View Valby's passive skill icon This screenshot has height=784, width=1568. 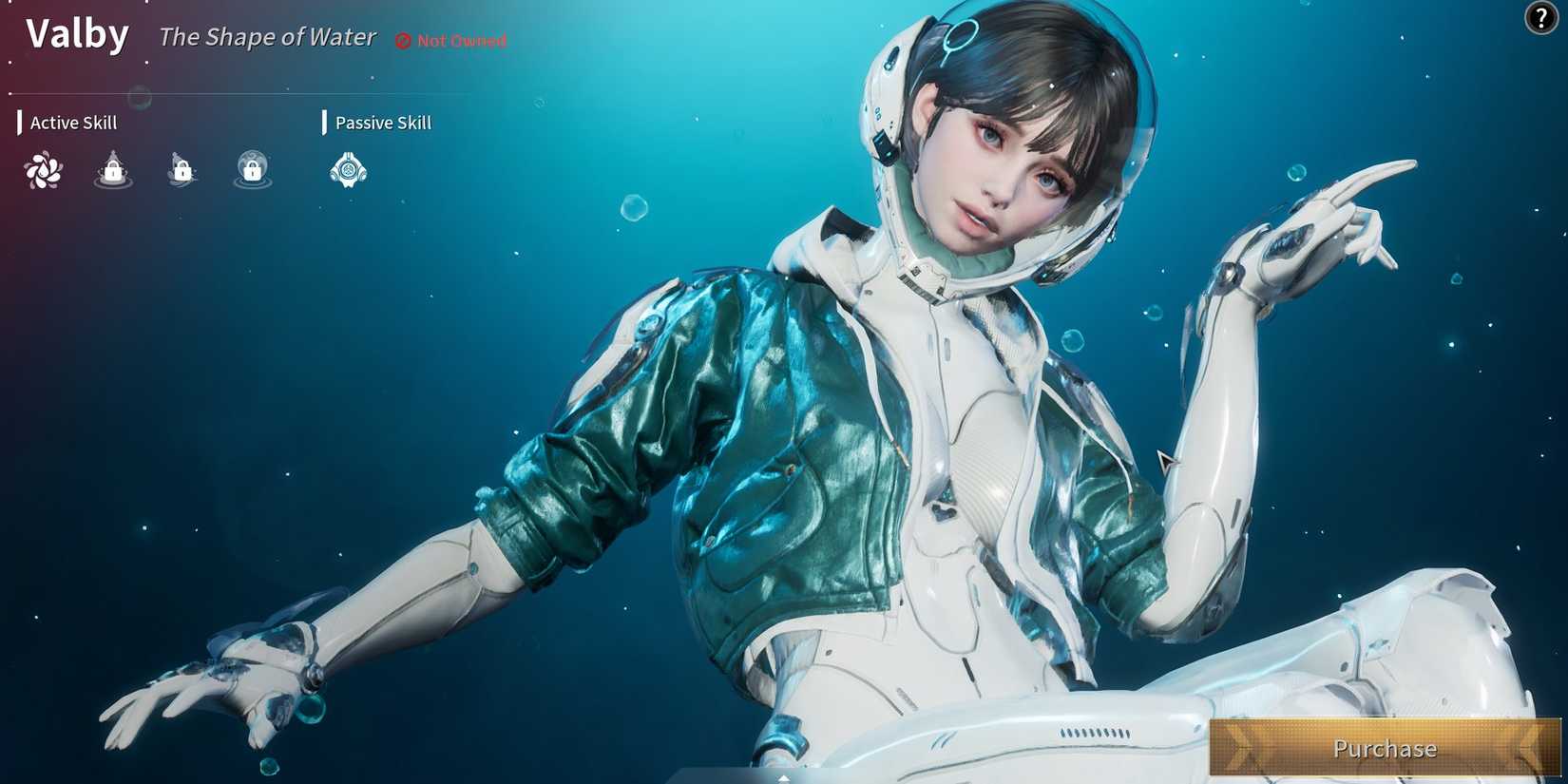point(348,169)
